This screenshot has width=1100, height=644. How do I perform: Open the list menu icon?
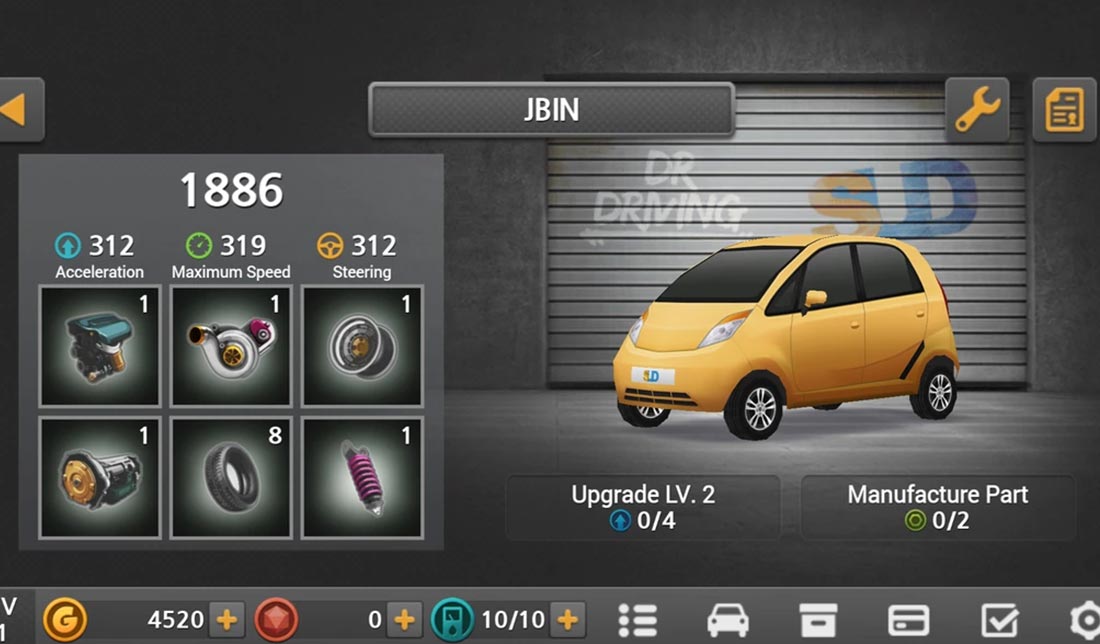[x=637, y=620]
